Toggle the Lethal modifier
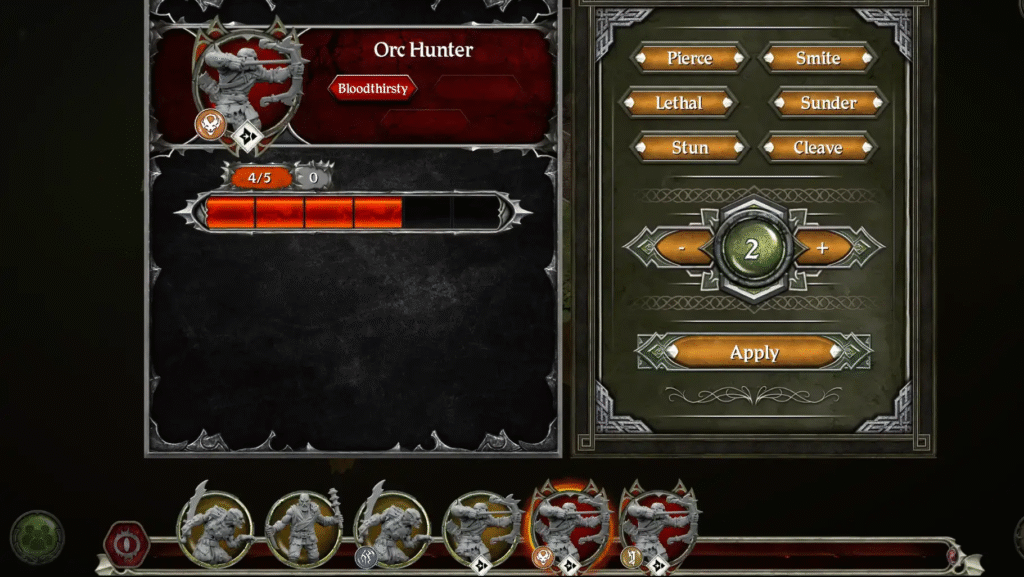The image size is (1024, 577). pos(679,103)
